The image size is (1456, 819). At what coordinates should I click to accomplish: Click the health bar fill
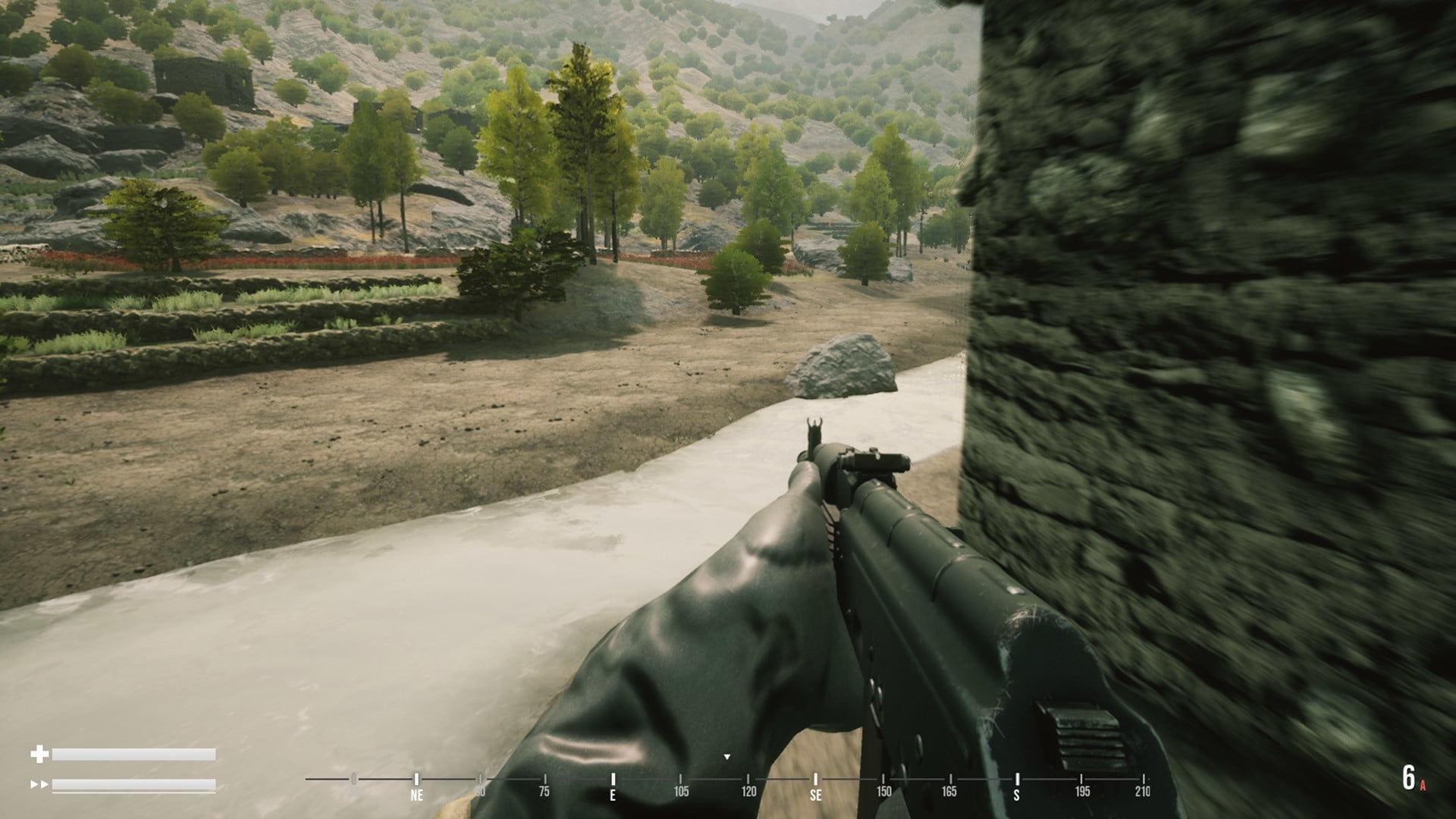point(133,754)
